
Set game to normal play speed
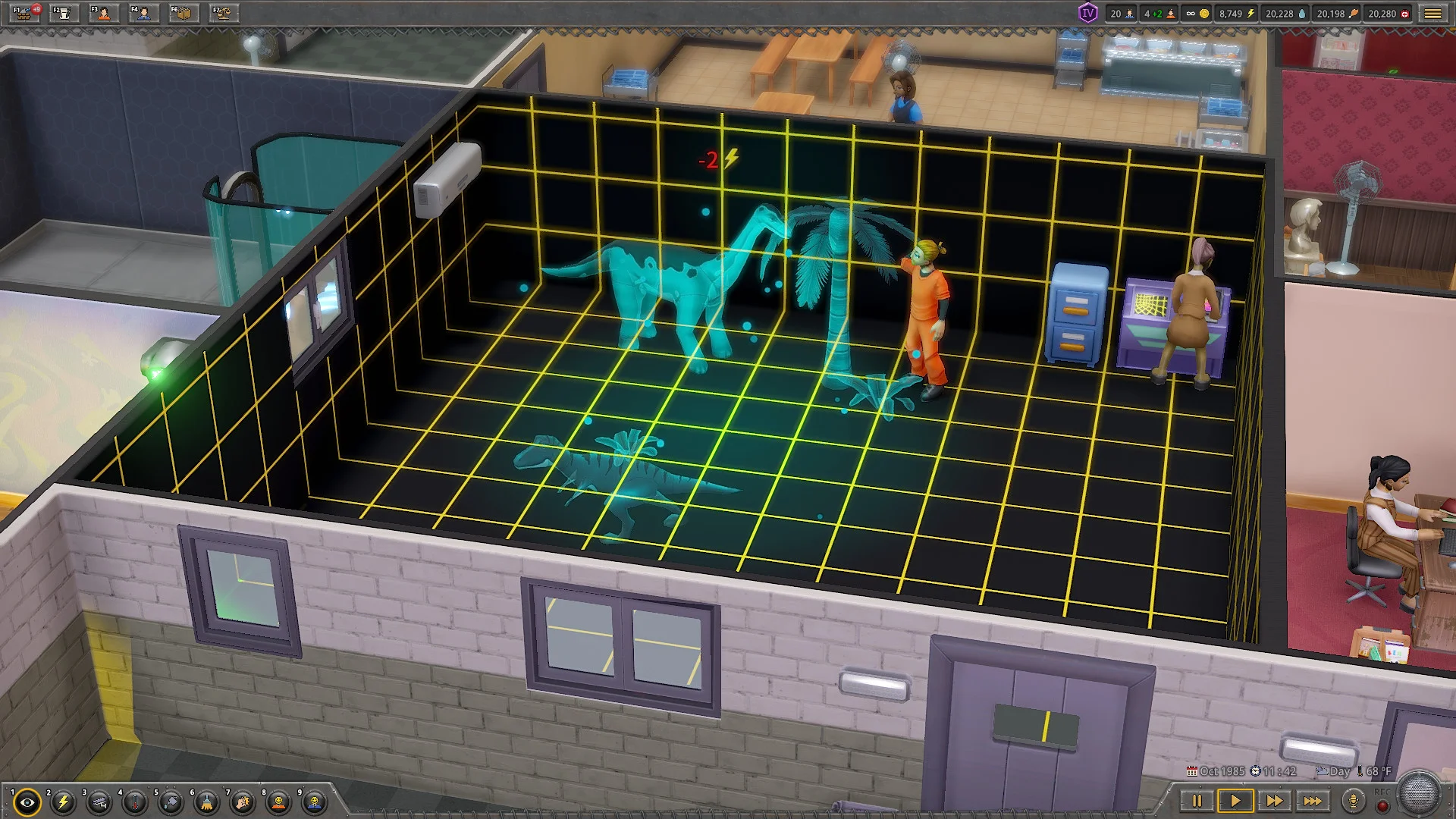[x=1235, y=801]
